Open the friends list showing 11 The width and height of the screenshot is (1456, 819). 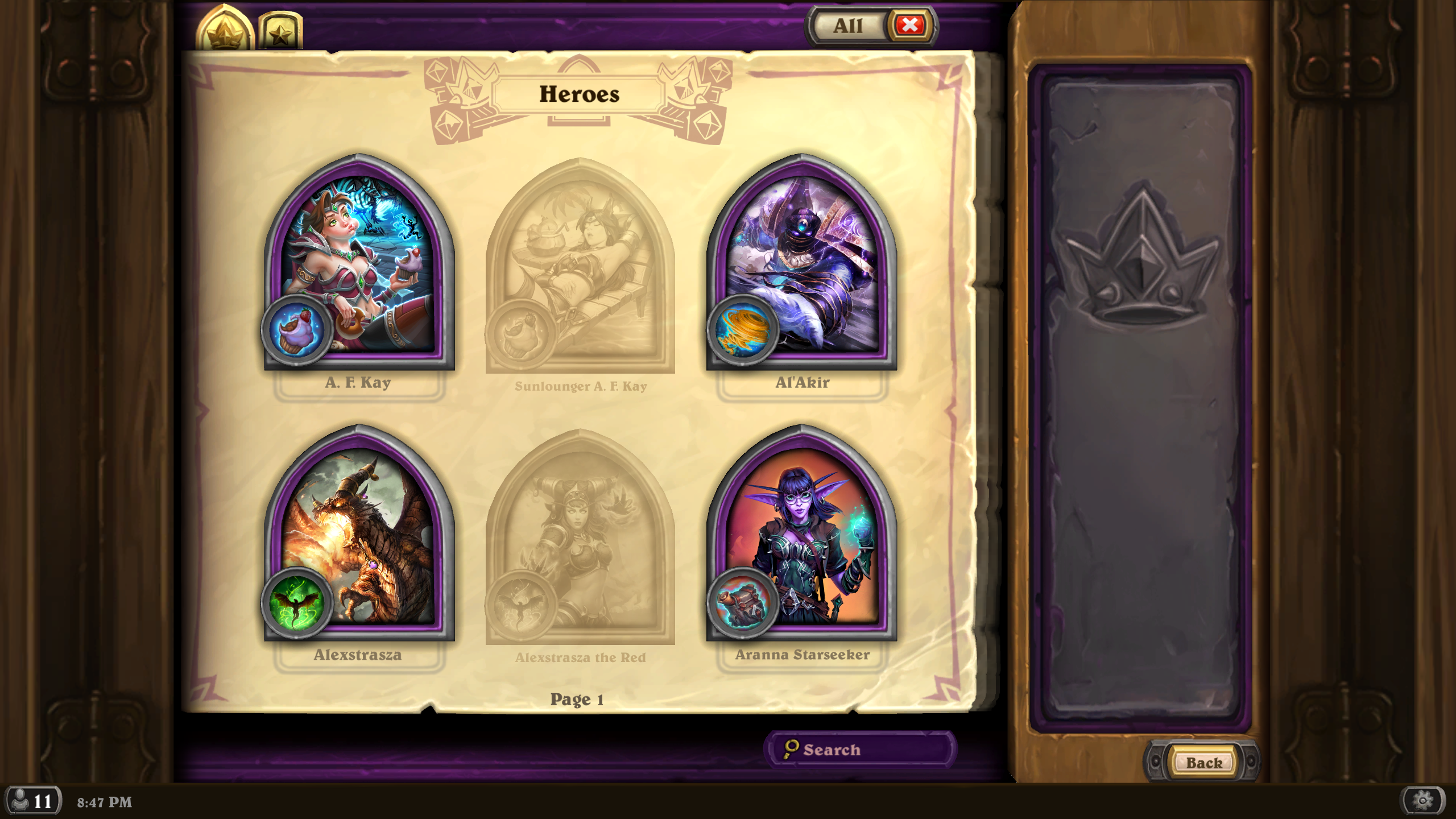pyautogui.click(x=33, y=801)
